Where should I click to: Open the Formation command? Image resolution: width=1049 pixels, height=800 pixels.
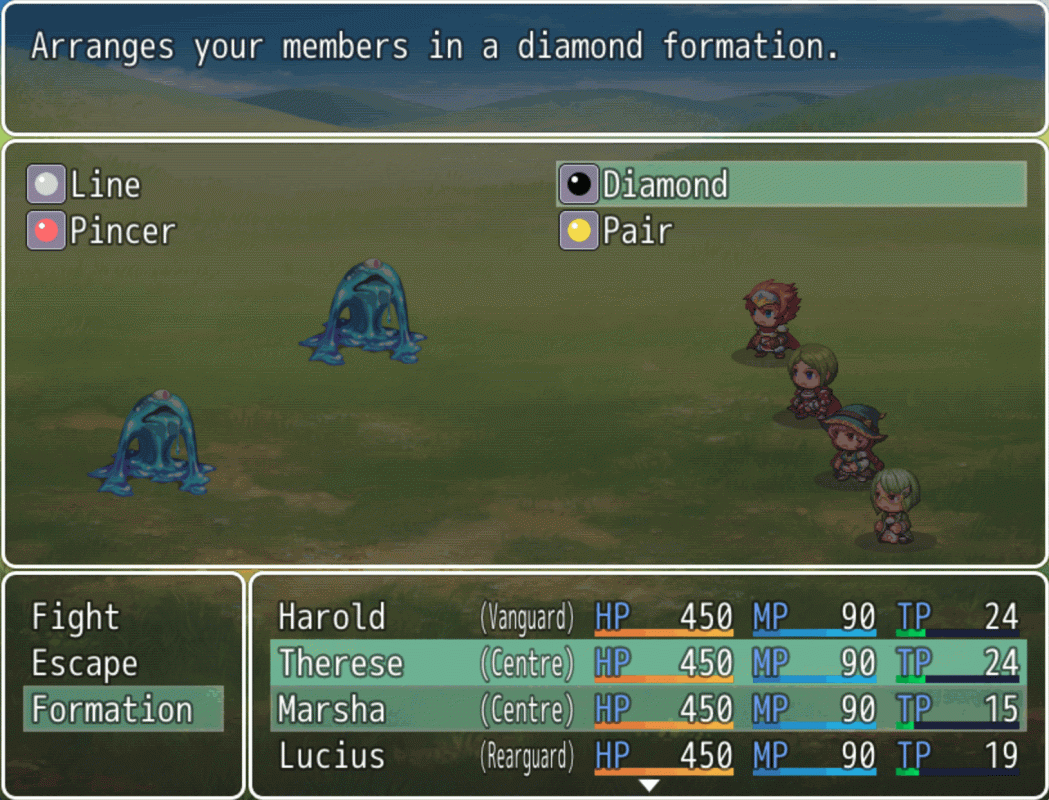(x=112, y=709)
